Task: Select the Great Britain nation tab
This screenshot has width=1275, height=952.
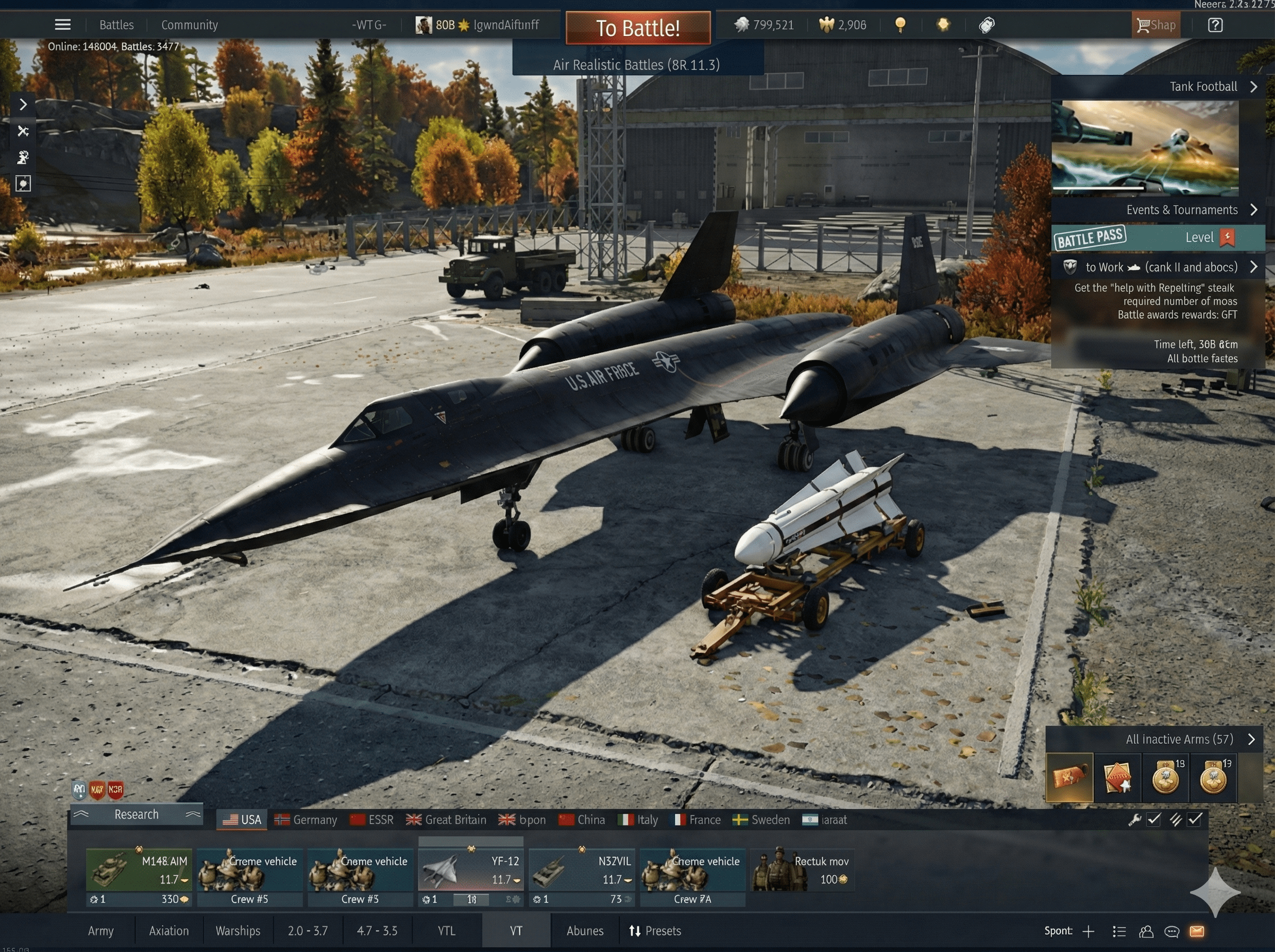Action: coord(446,820)
